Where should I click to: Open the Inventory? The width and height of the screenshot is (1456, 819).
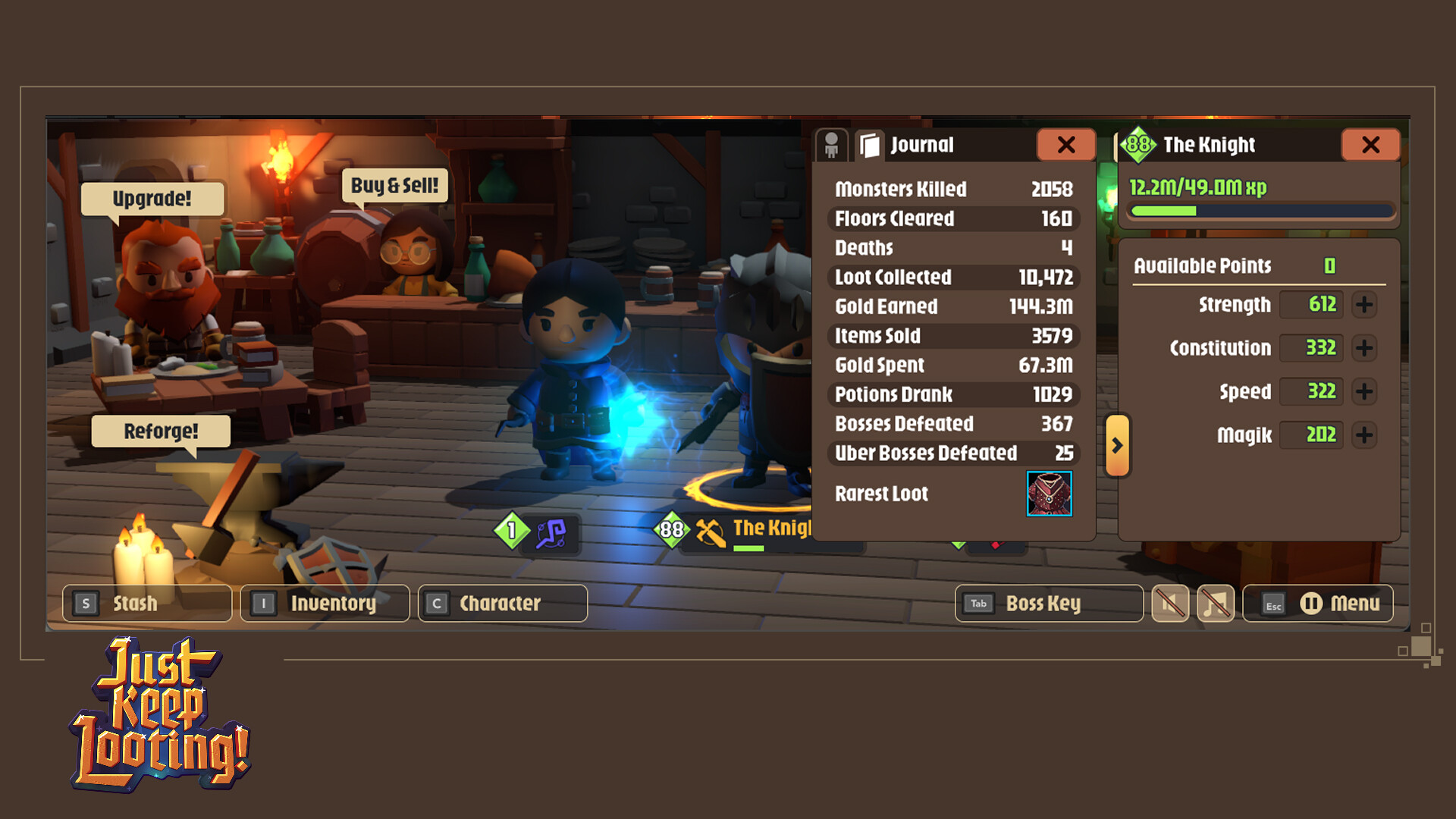click(x=324, y=603)
